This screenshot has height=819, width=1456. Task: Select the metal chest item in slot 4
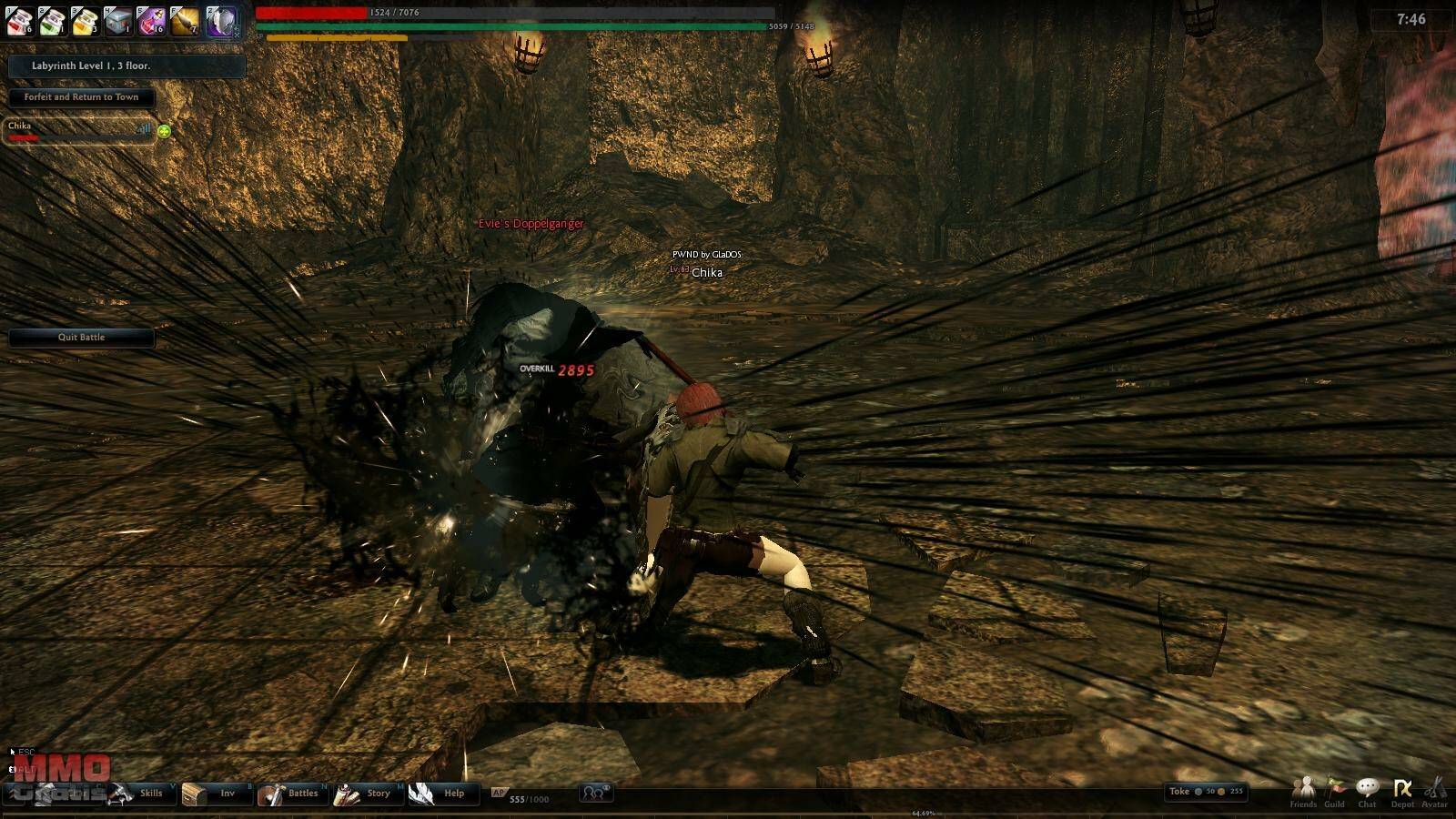coord(117,21)
